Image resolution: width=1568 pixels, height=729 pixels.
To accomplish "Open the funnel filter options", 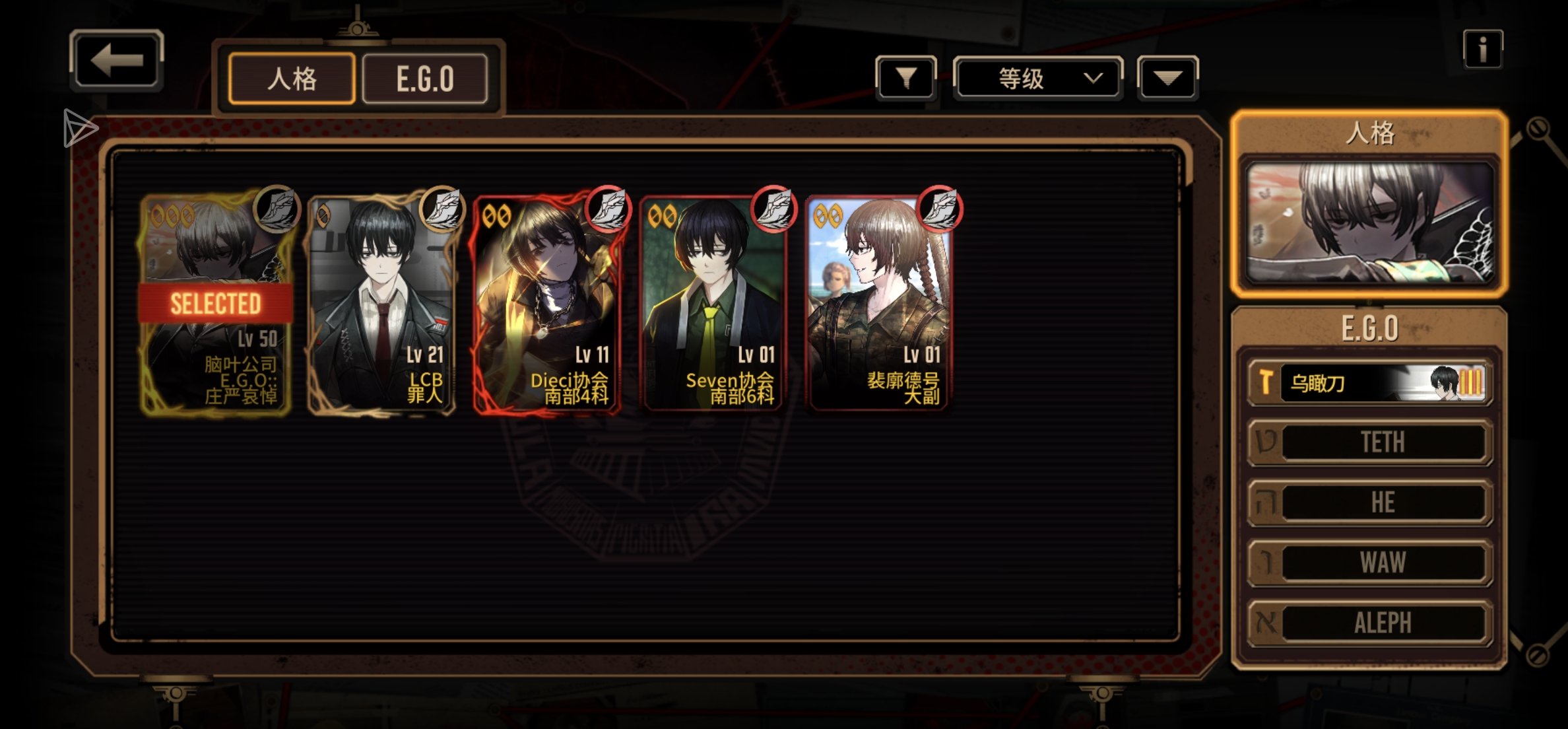I will 905,79.
